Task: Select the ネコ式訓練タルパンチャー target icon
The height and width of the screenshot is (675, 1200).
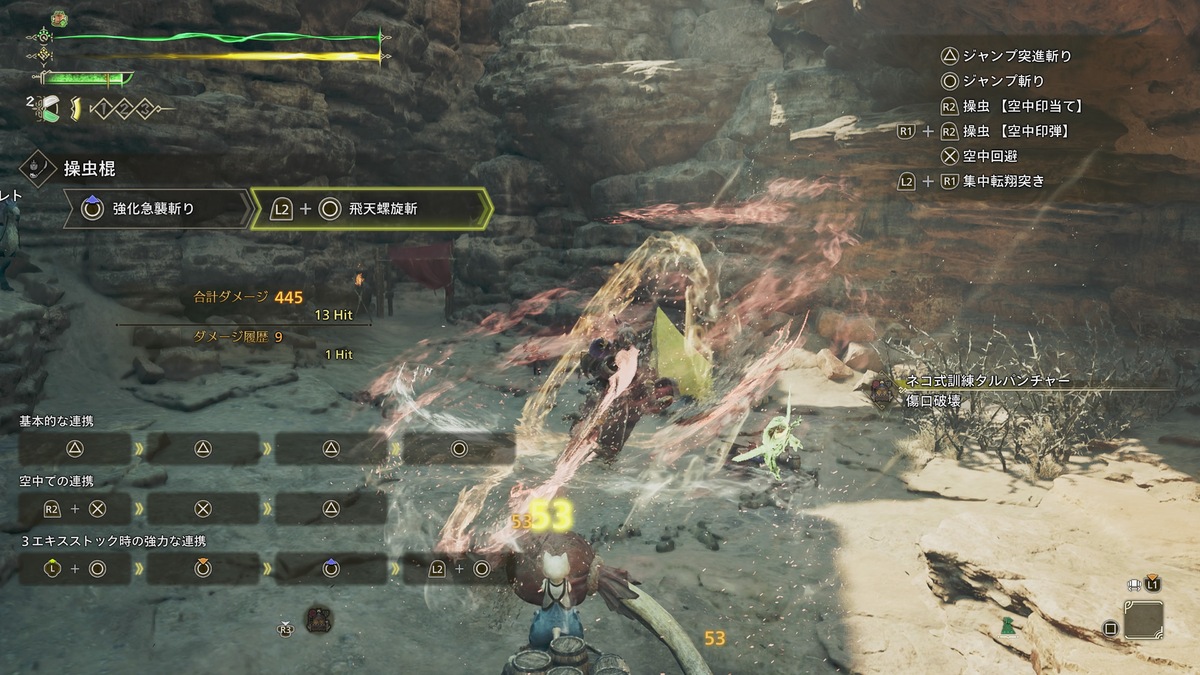Action: tap(882, 390)
